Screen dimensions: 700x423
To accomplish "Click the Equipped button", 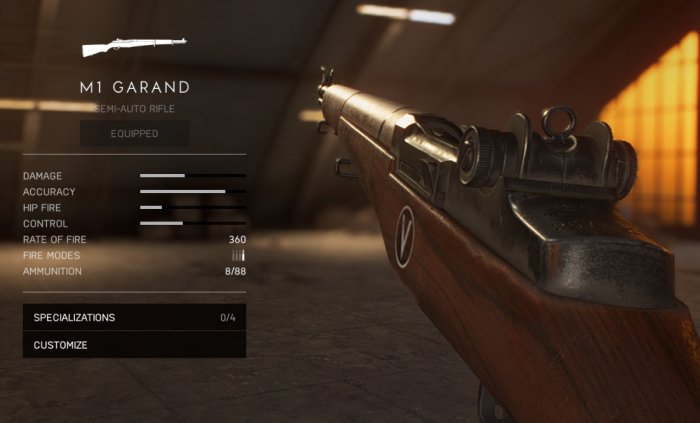I will [x=134, y=133].
